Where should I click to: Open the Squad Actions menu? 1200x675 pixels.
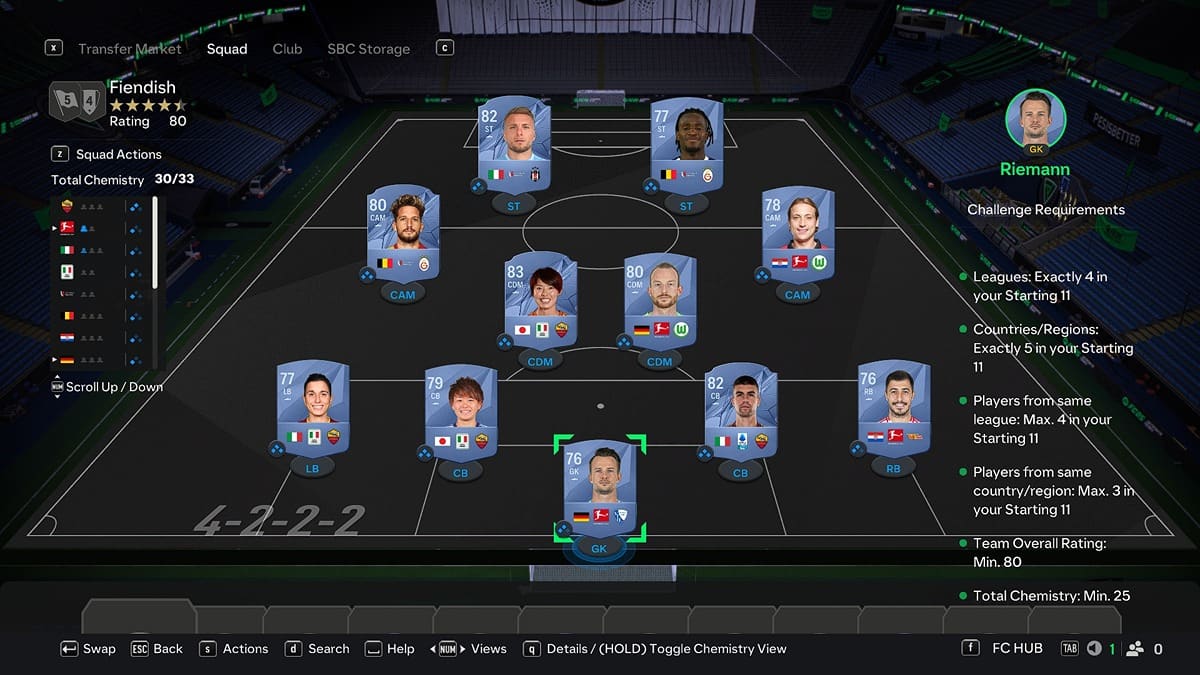pyautogui.click(x=118, y=154)
